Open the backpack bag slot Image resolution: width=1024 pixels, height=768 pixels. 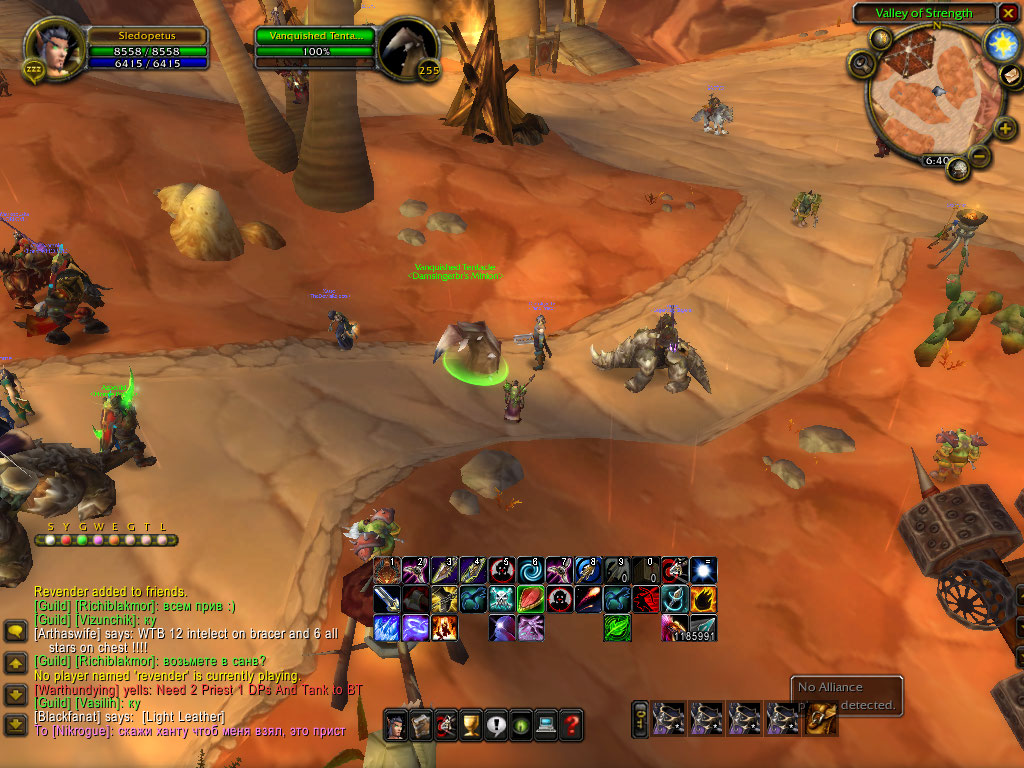point(821,718)
